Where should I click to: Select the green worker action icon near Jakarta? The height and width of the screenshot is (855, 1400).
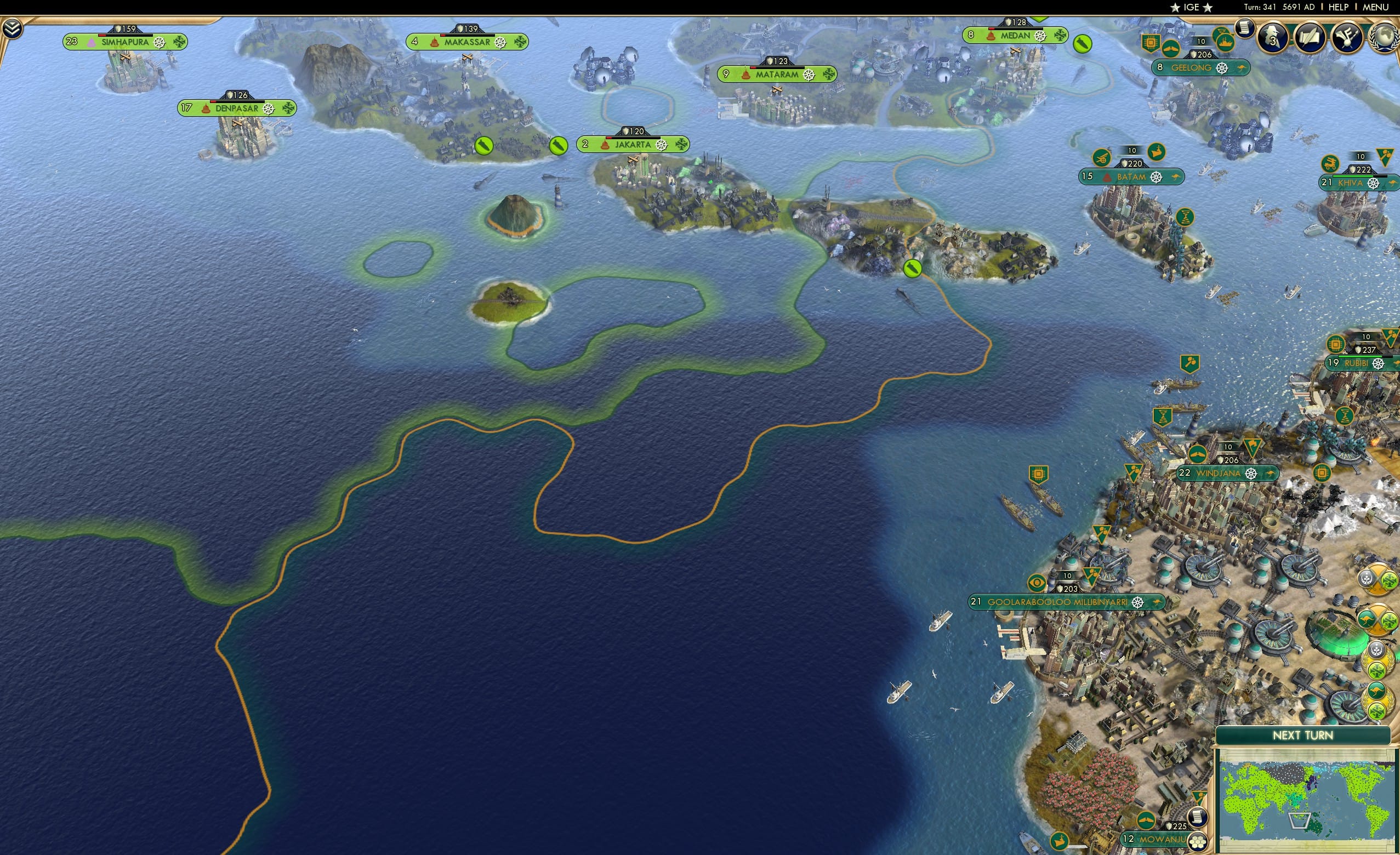click(x=559, y=146)
